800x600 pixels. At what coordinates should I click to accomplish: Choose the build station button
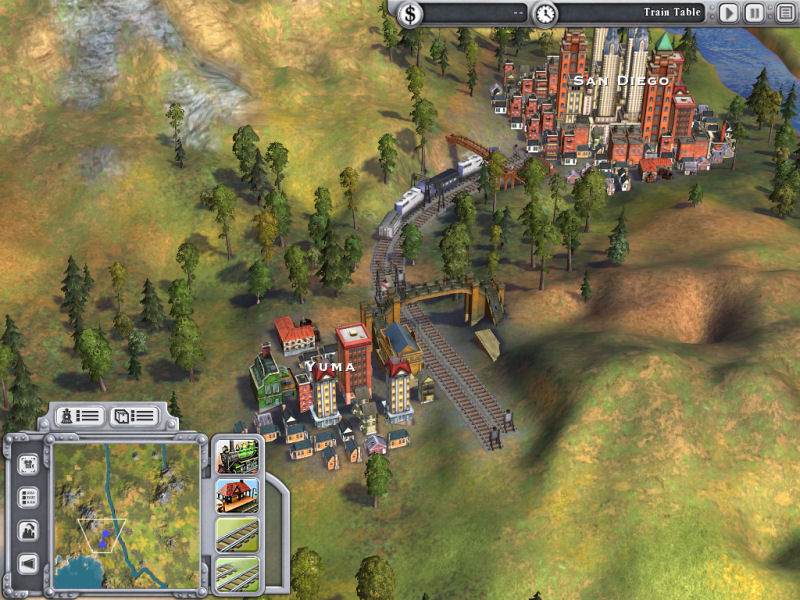pyautogui.click(x=237, y=495)
